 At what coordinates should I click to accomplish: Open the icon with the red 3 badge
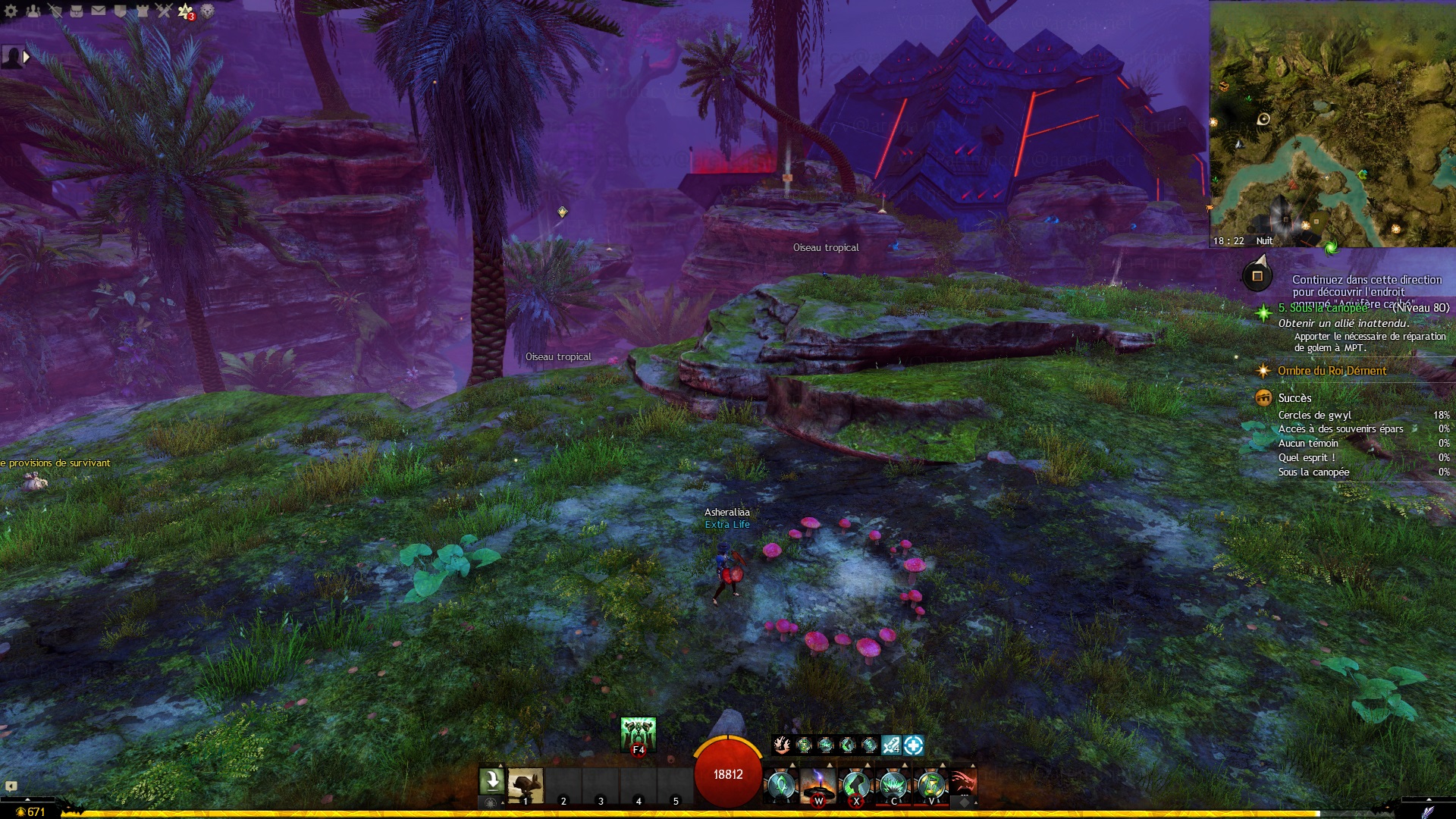coord(186,11)
